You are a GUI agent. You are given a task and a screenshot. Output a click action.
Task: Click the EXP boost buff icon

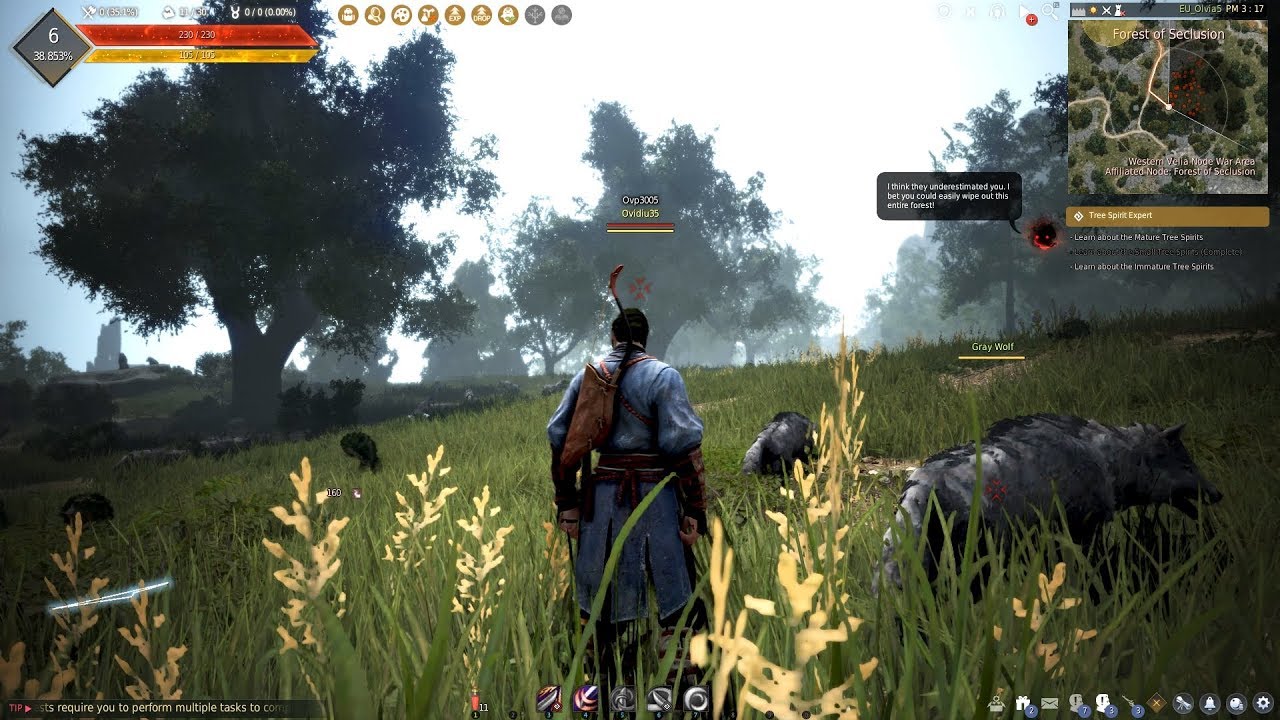(x=455, y=14)
